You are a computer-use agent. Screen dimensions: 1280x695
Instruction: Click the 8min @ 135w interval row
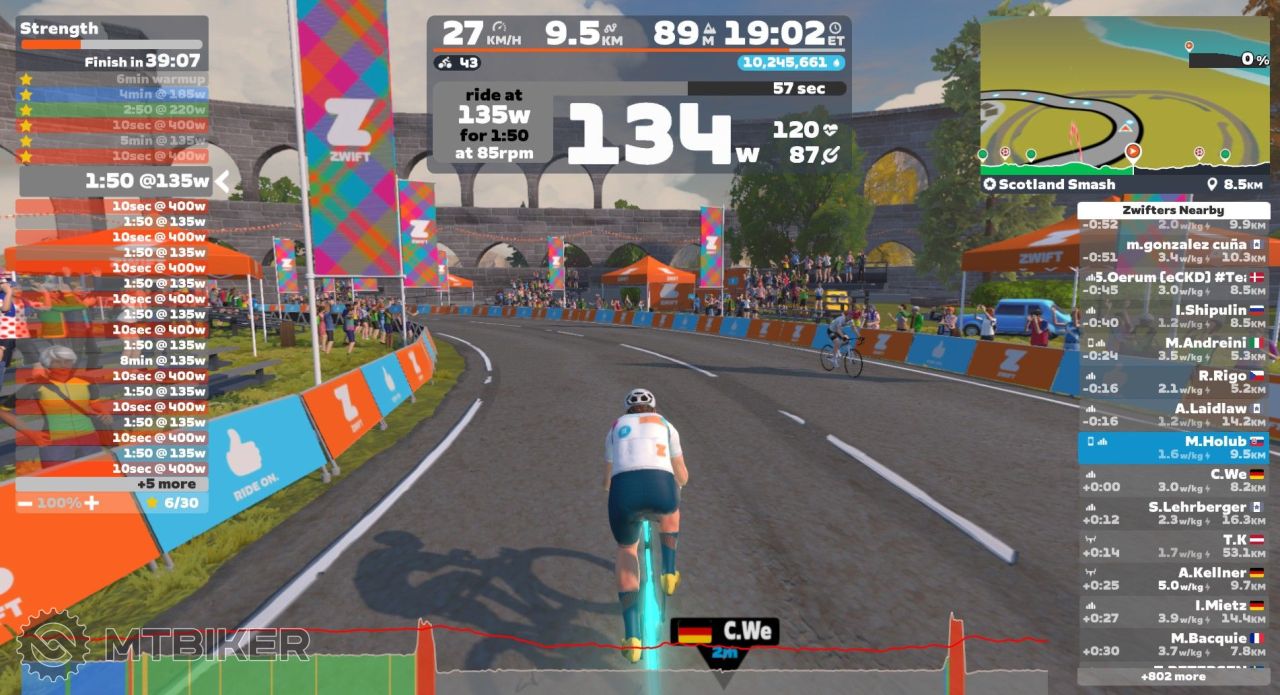112,360
